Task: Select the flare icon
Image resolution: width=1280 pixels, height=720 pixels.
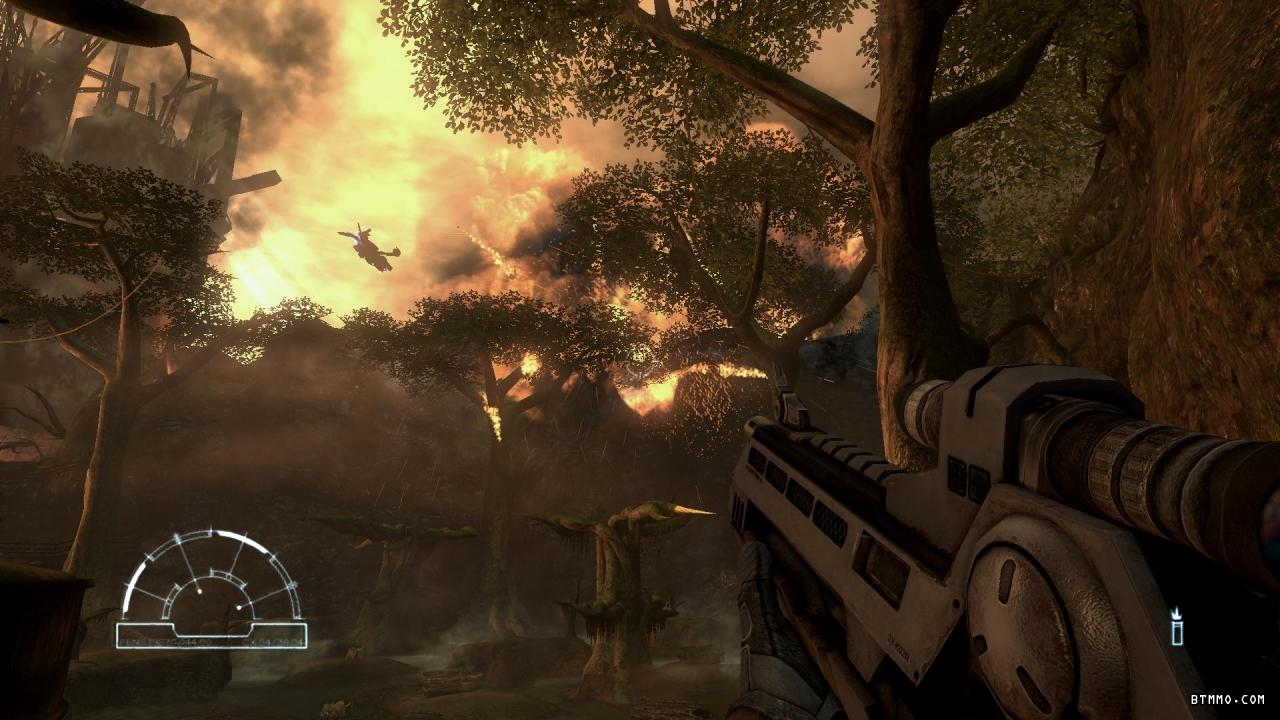Action: [x=1178, y=628]
